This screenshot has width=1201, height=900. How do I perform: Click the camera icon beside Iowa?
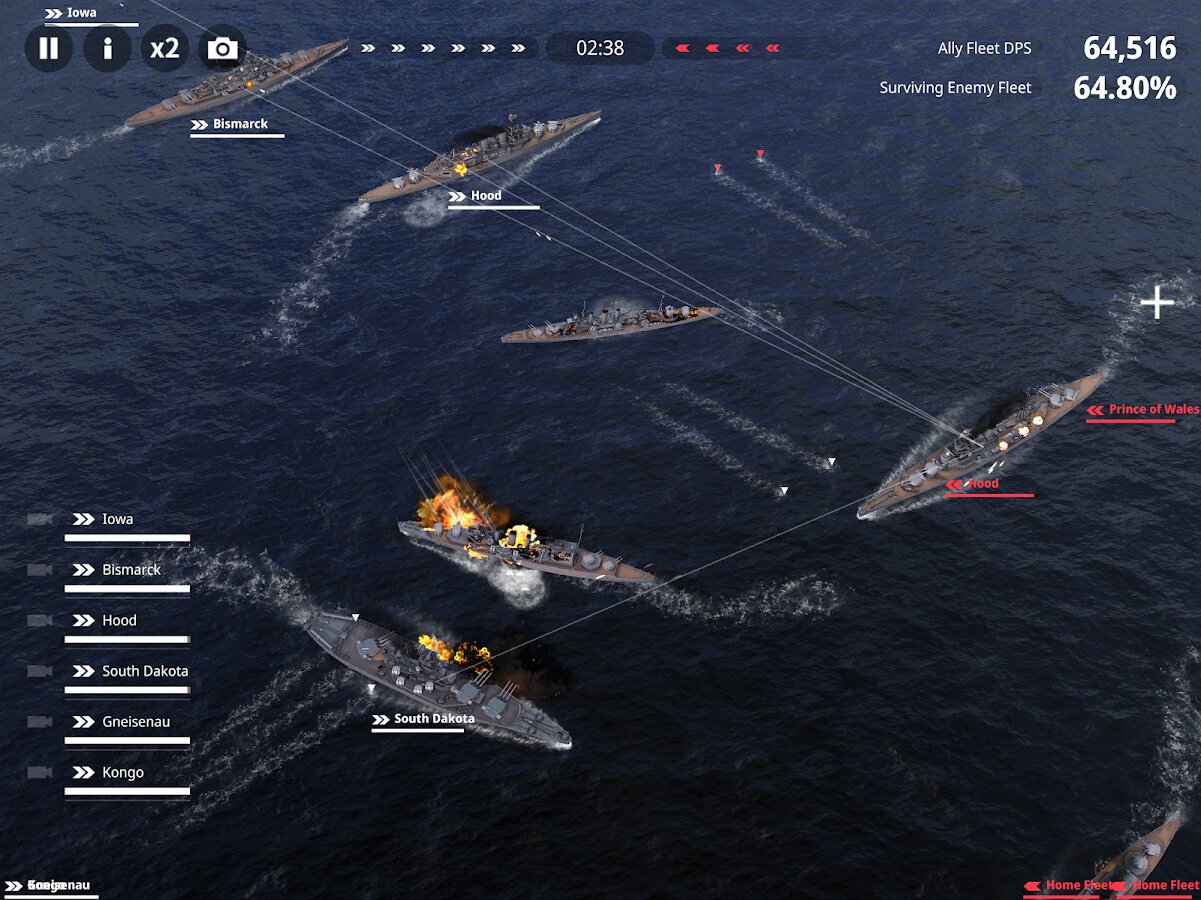pos(40,520)
